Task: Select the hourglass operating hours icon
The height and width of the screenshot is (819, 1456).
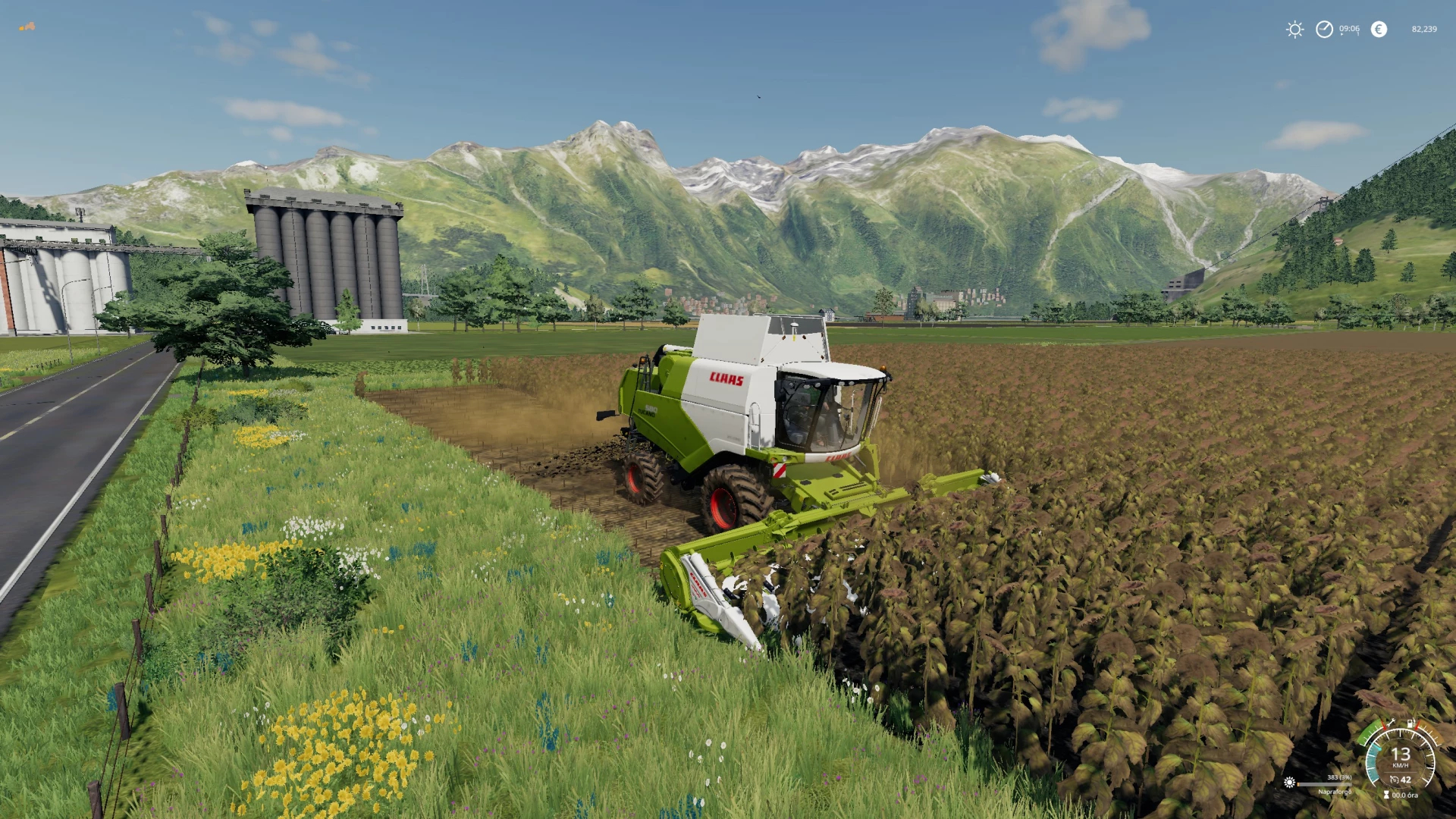Action: click(x=1386, y=795)
